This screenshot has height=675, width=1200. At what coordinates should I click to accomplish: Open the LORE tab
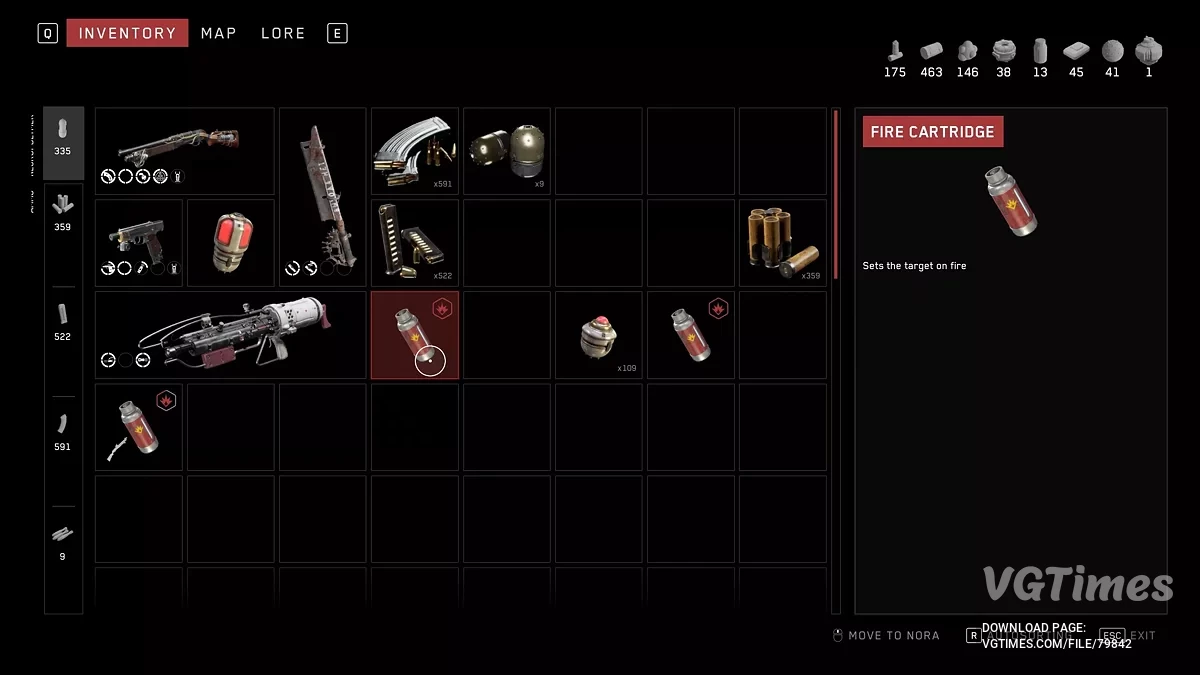283,33
